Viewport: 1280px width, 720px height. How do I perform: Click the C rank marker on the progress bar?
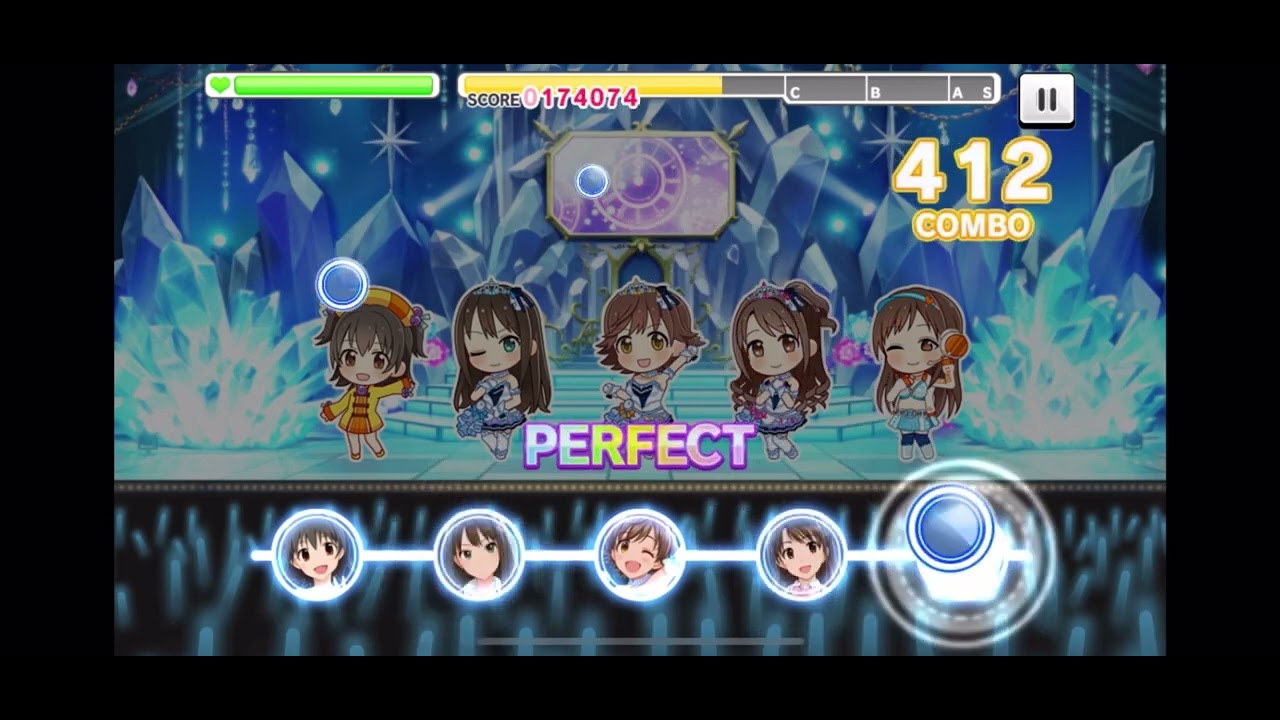(795, 90)
